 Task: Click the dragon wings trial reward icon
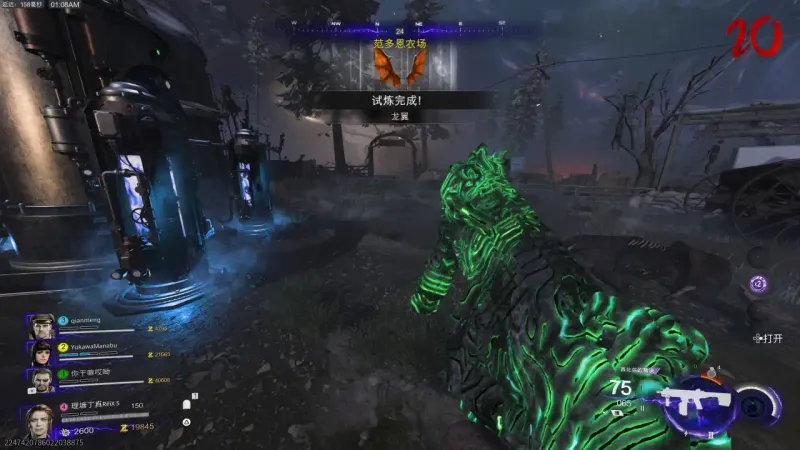pyautogui.click(x=399, y=66)
